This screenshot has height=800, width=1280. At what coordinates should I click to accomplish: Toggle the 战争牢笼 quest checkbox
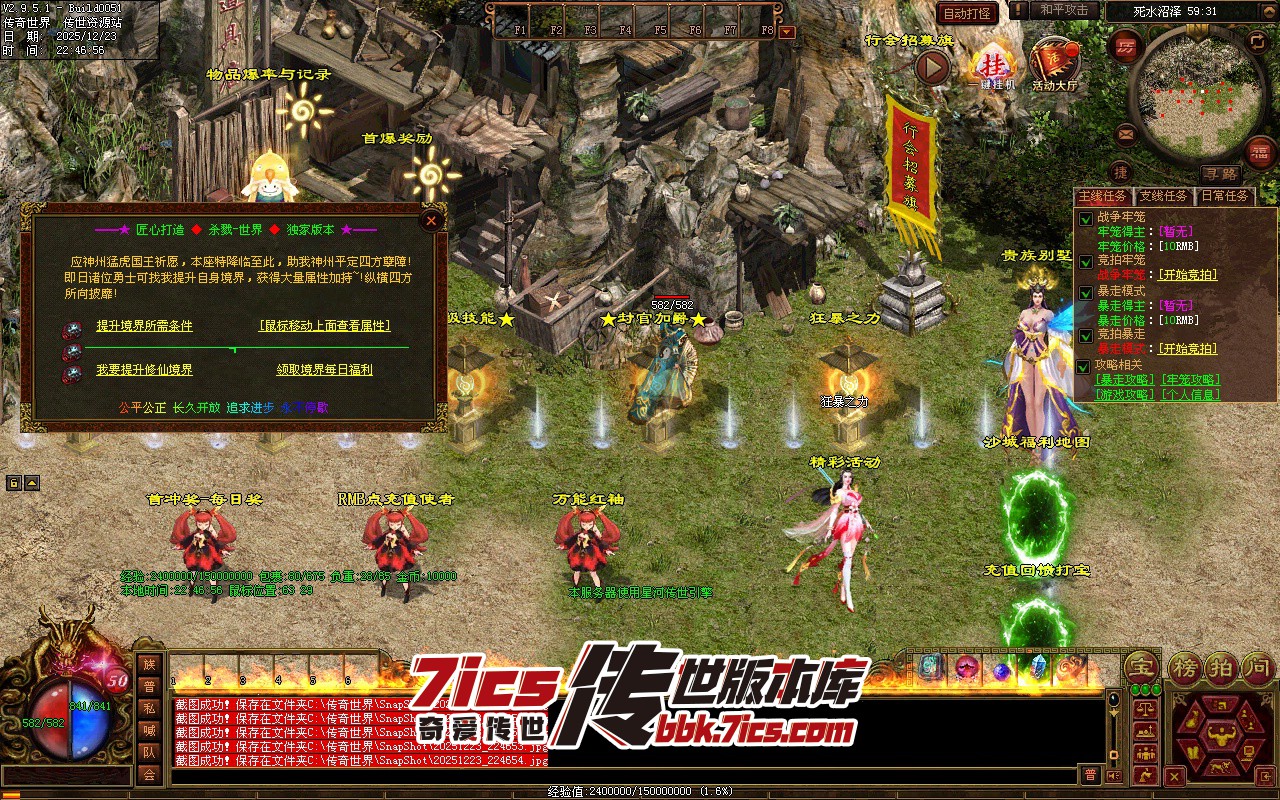[x=1085, y=218]
